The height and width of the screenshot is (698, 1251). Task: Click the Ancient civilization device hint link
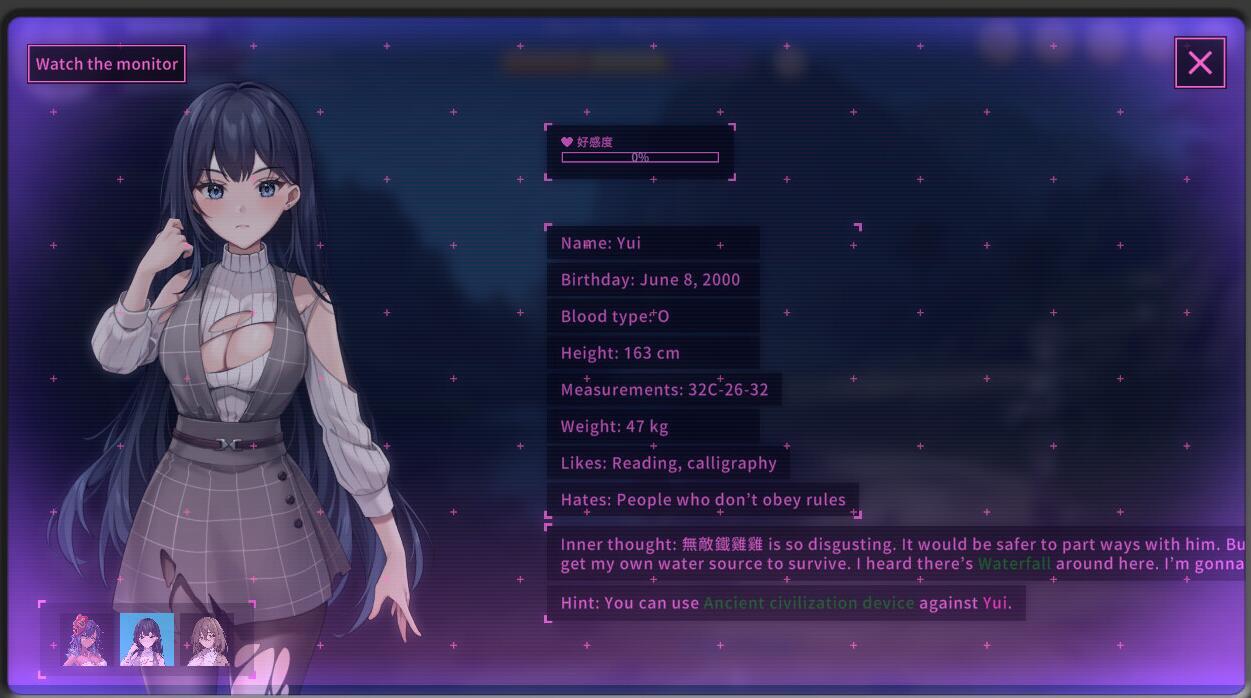click(808, 603)
